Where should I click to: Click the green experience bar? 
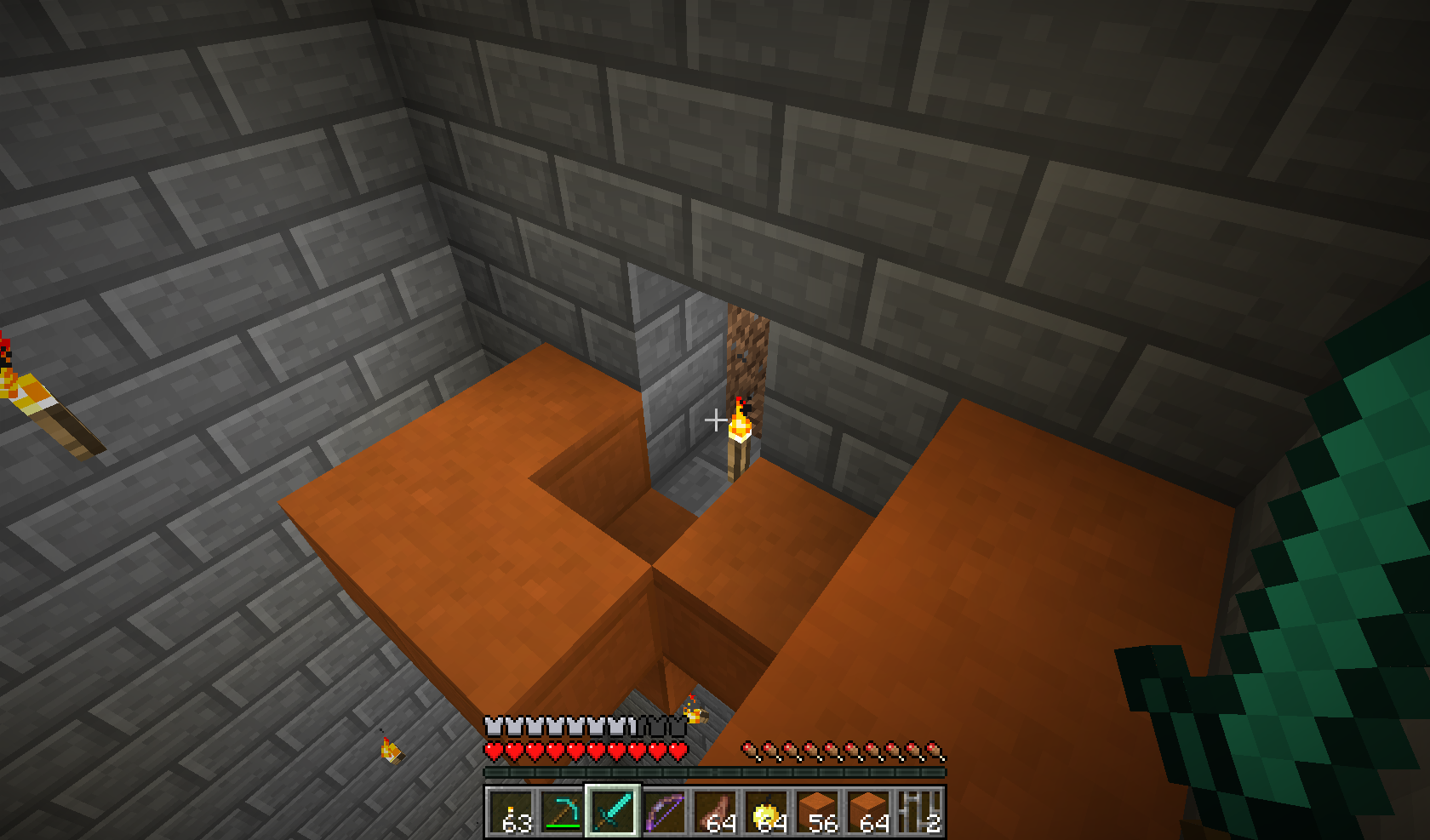point(715,773)
